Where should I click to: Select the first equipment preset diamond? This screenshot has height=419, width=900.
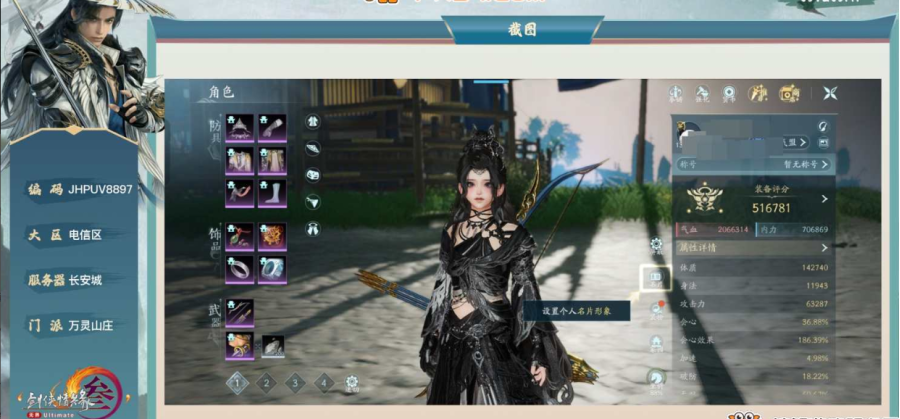(x=237, y=381)
